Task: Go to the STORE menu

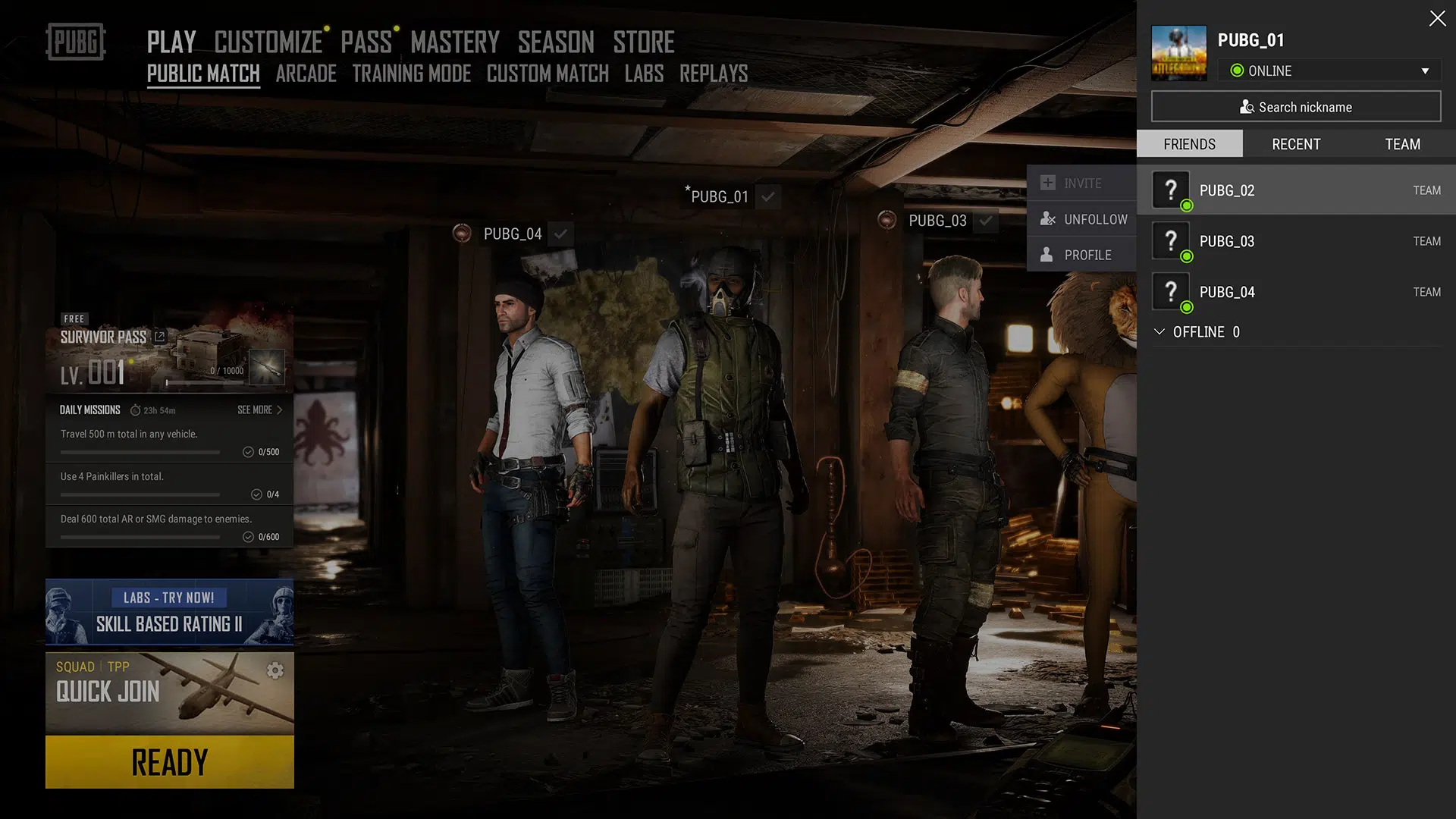Action: point(643,42)
